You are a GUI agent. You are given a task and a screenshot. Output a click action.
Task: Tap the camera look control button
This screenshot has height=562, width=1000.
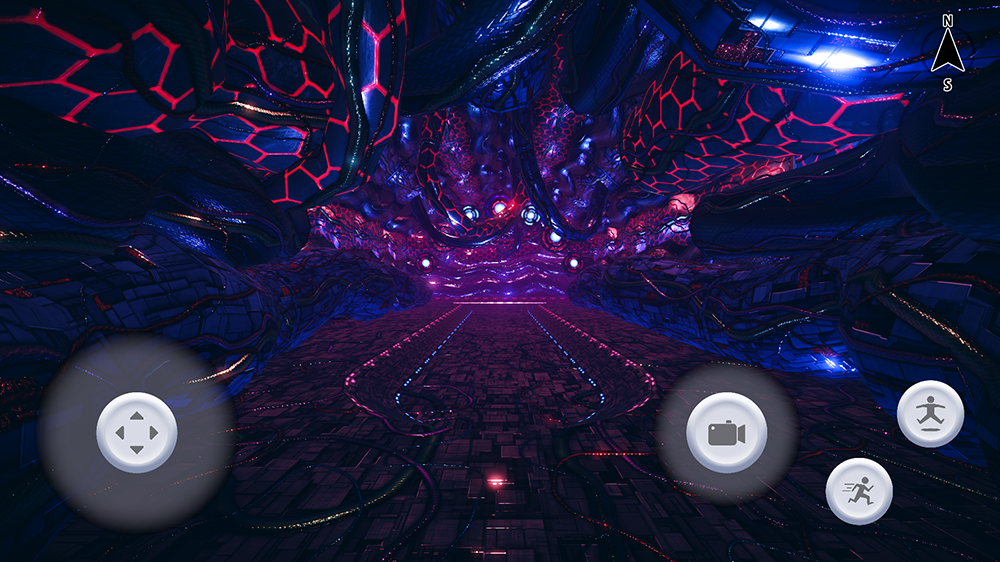point(727,433)
